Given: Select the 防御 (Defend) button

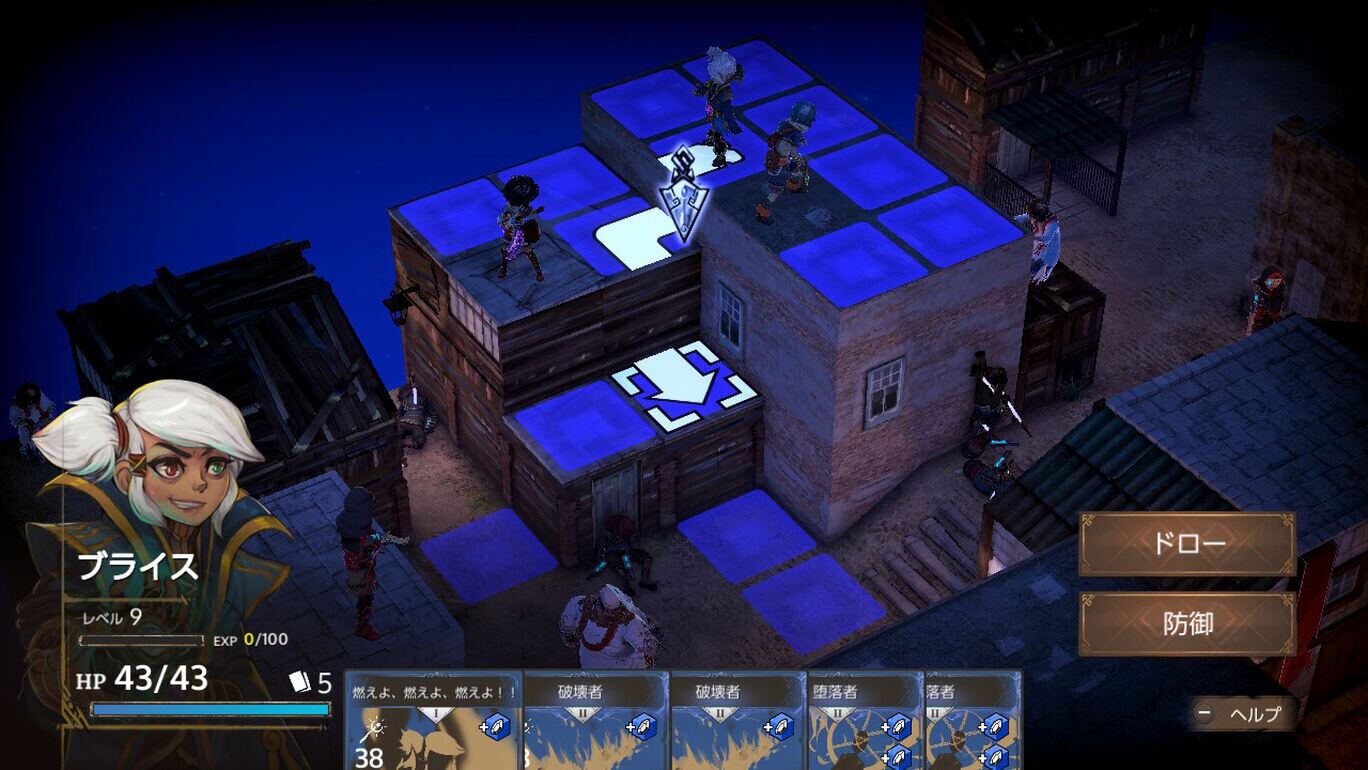Looking at the screenshot, I should pos(1187,624).
